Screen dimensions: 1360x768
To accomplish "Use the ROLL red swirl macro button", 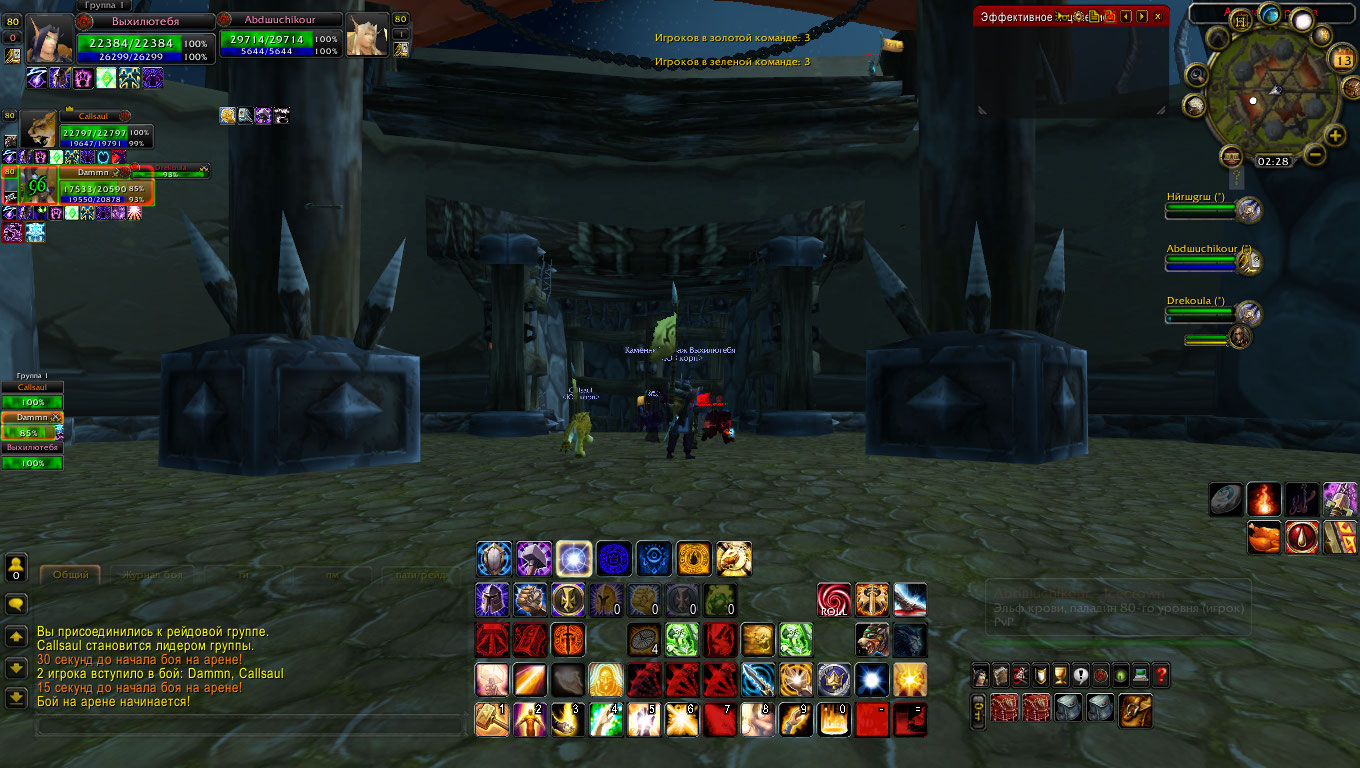I will click(833, 600).
